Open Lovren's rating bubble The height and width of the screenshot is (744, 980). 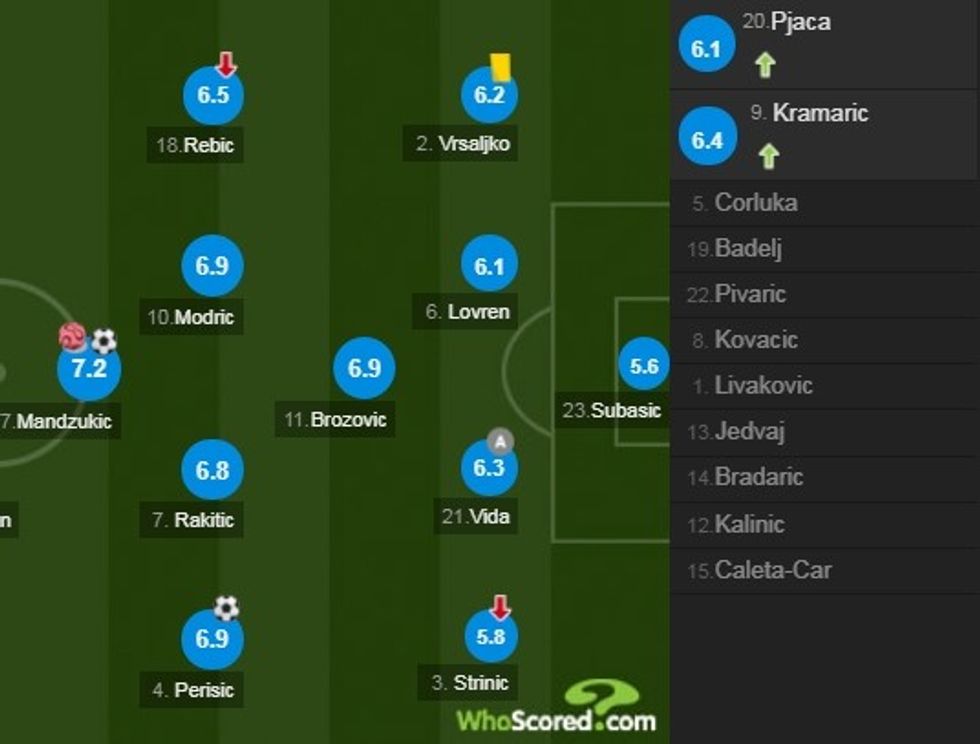click(490, 266)
